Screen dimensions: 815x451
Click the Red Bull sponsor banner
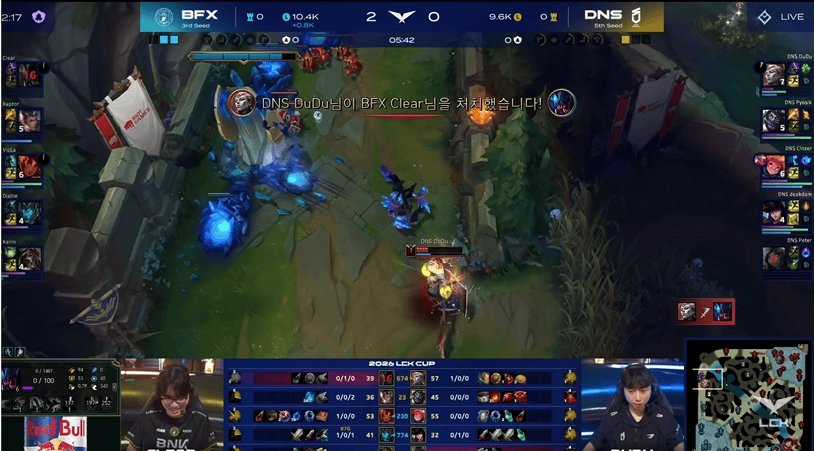pos(55,434)
